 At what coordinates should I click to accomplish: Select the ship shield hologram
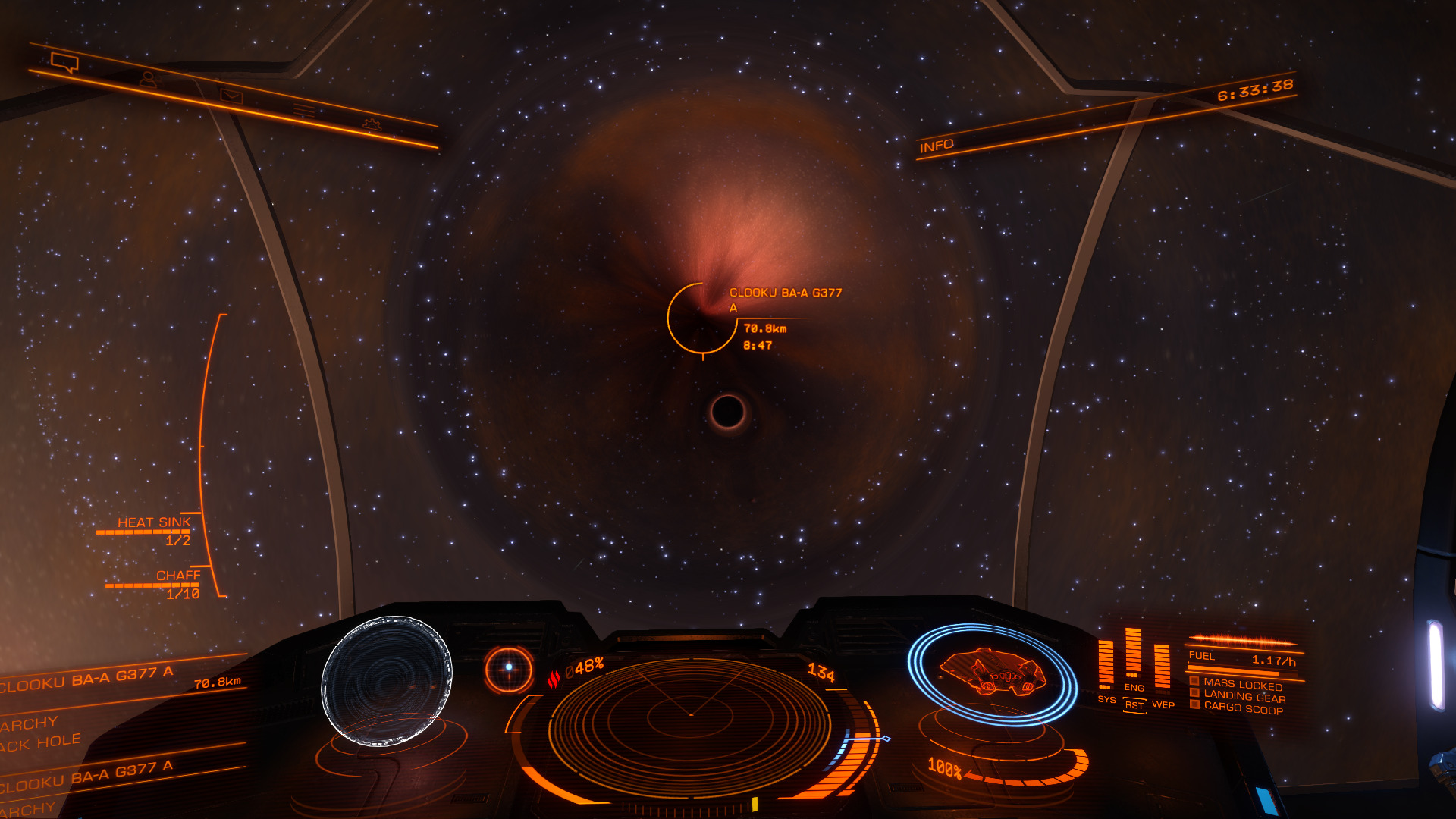(x=991, y=672)
